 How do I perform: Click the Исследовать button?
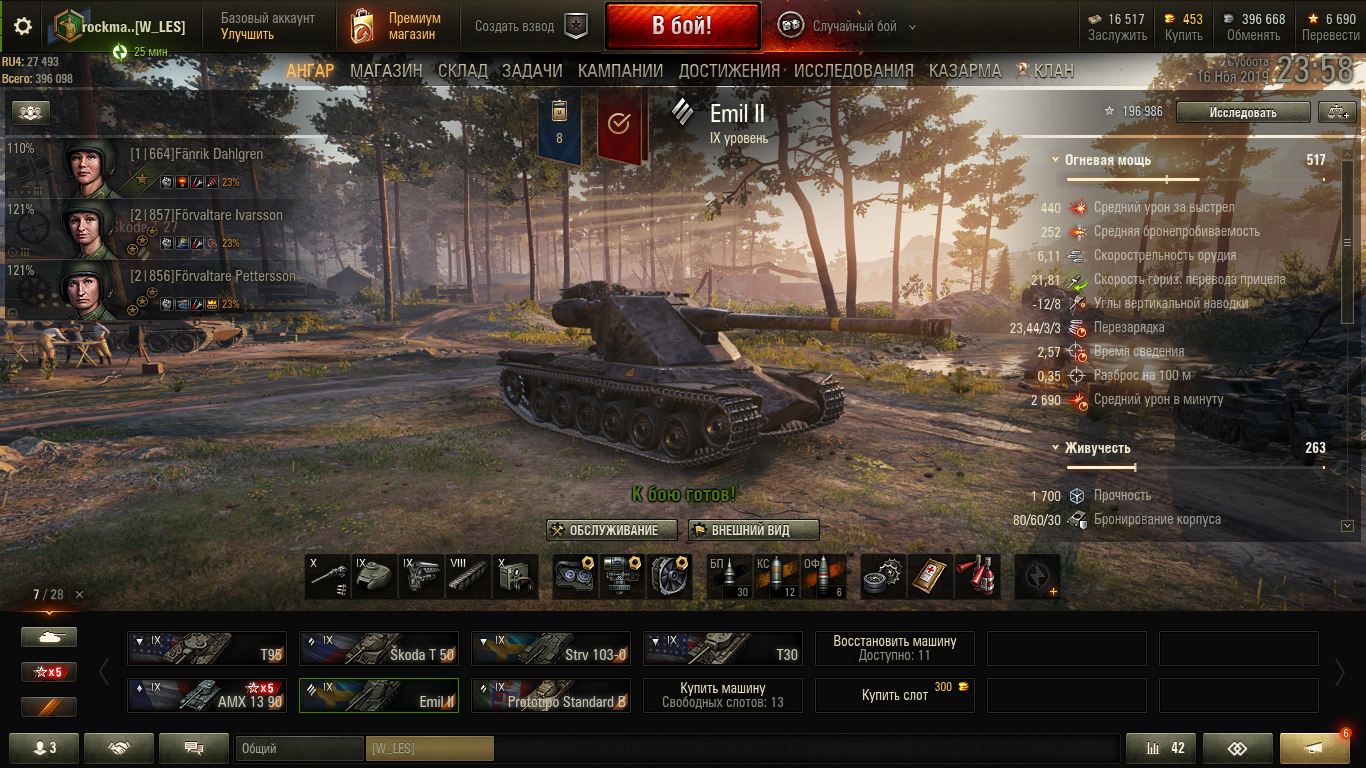pos(1242,112)
